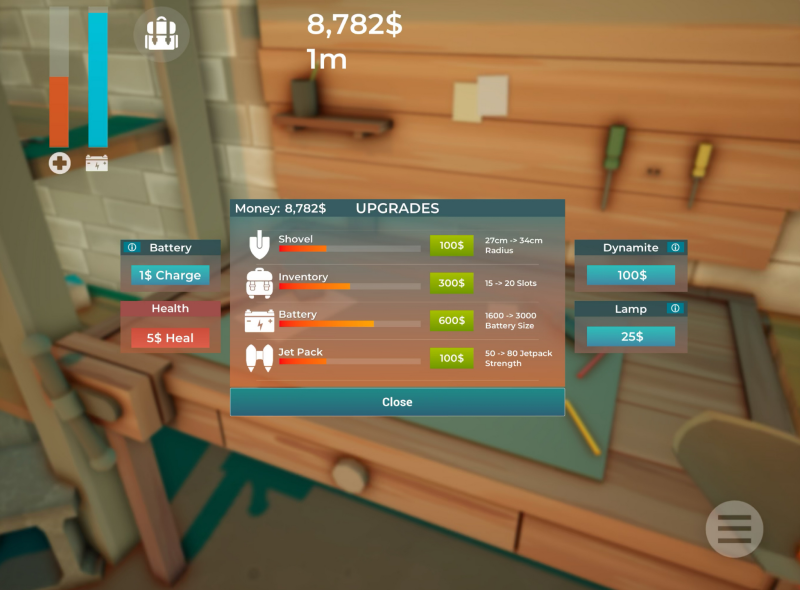Buy the 600$ Battery size upgrade
Image resolution: width=800 pixels, height=590 pixels.
tap(452, 320)
